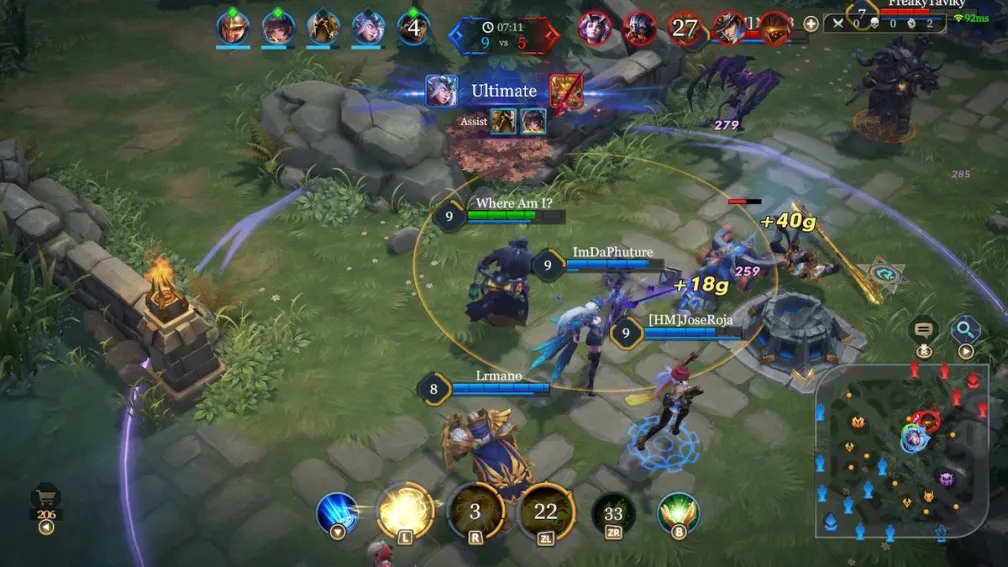This screenshot has width=1008, height=567.
Task: Select the ability on 3-second cooldown
Action: tap(475, 511)
